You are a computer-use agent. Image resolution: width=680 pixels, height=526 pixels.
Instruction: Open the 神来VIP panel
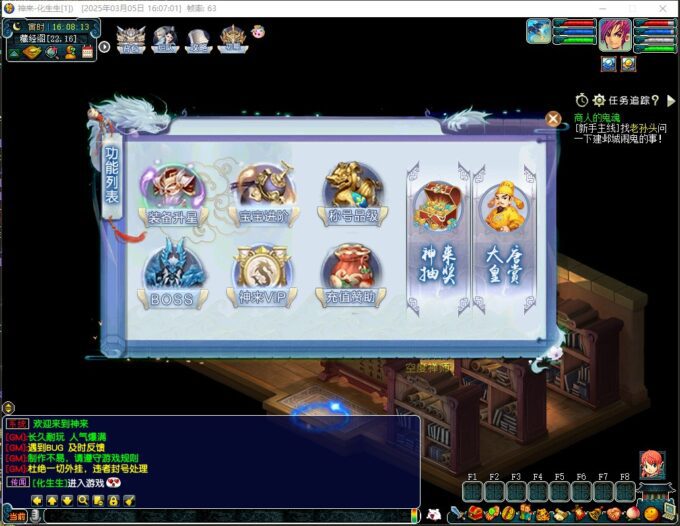[262, 273]
